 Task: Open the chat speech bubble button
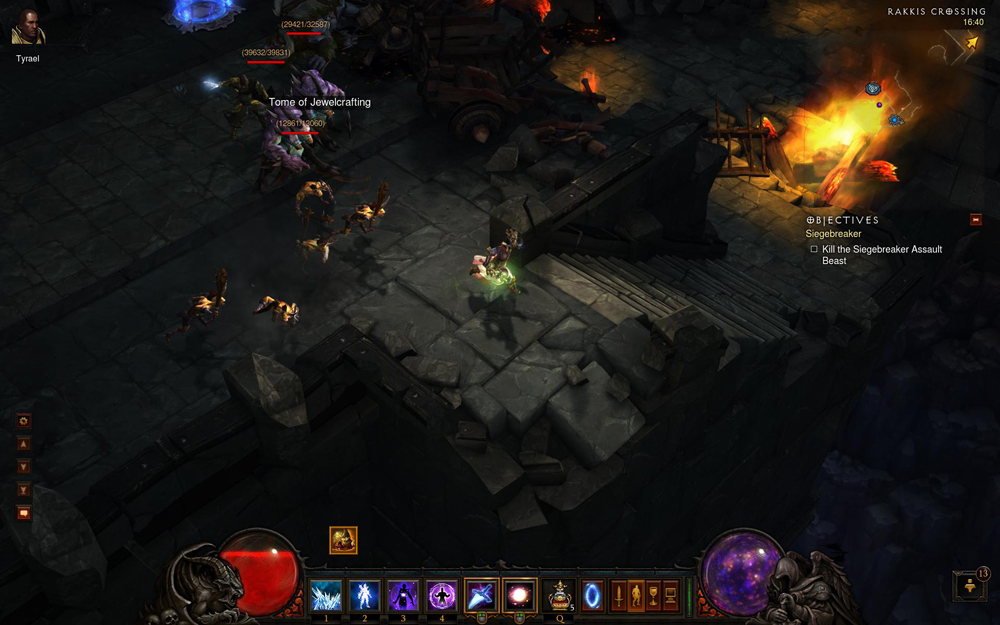[x=24, y=513]
